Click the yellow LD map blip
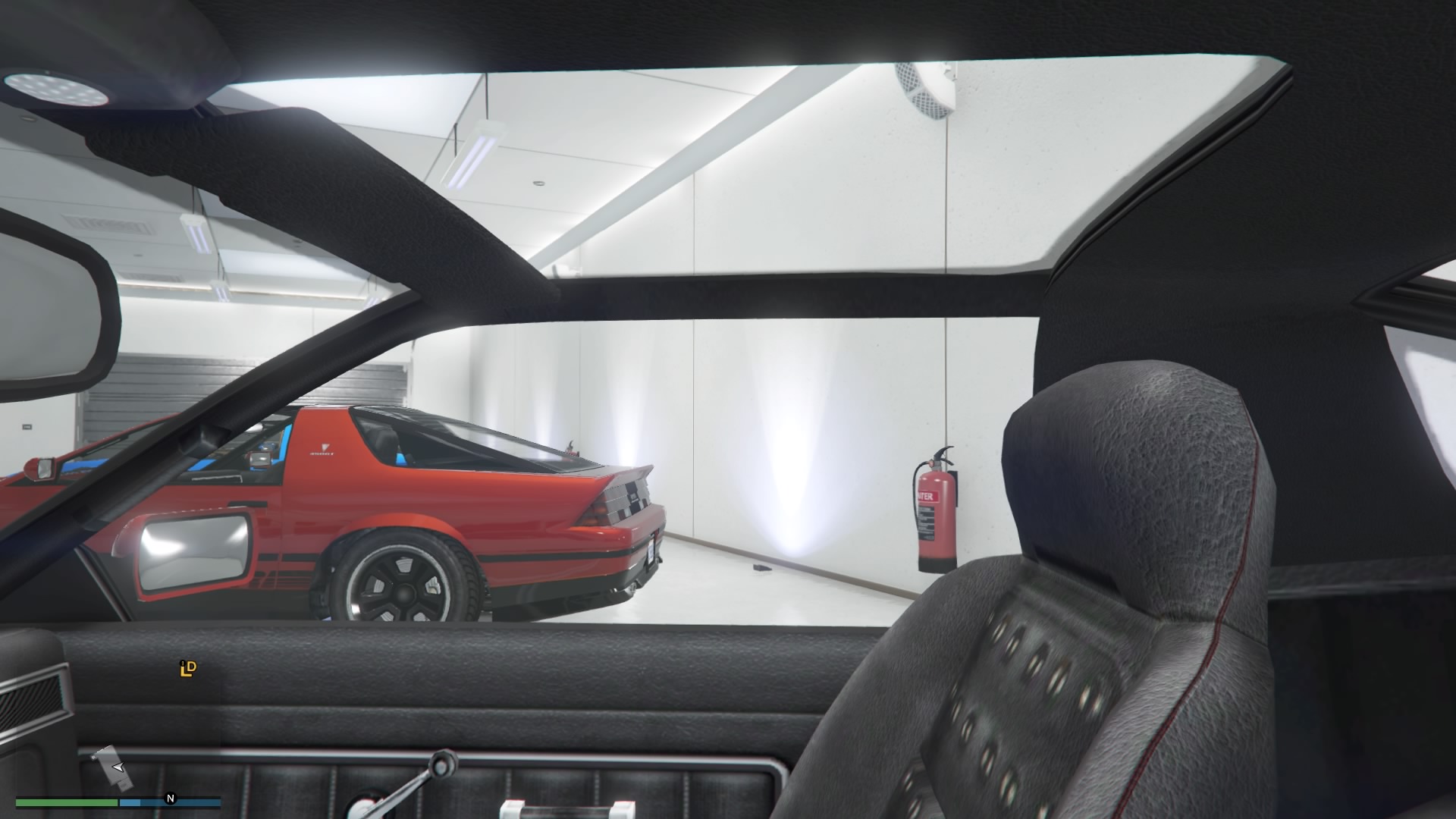Viewport: 1456px width, 819px height. 187,668
